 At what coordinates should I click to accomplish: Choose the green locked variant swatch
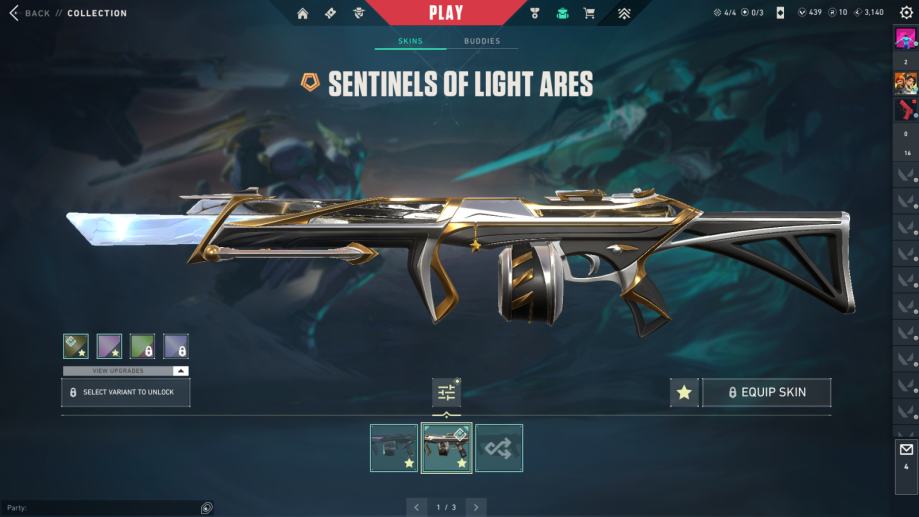point(143,346)
